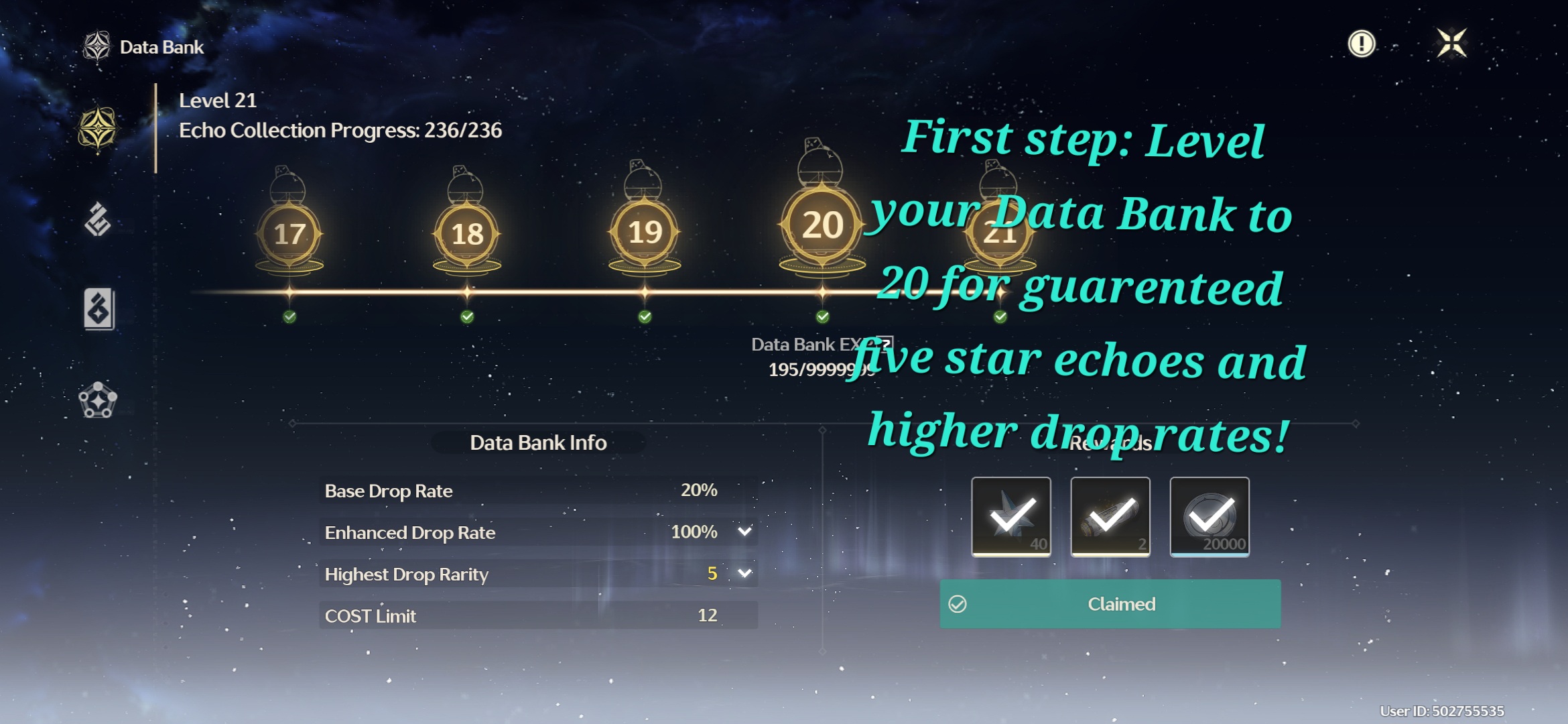1568x724 pixels.
Task: Click the reward item showing 40 tuners
Action: tap(1011, 518)
